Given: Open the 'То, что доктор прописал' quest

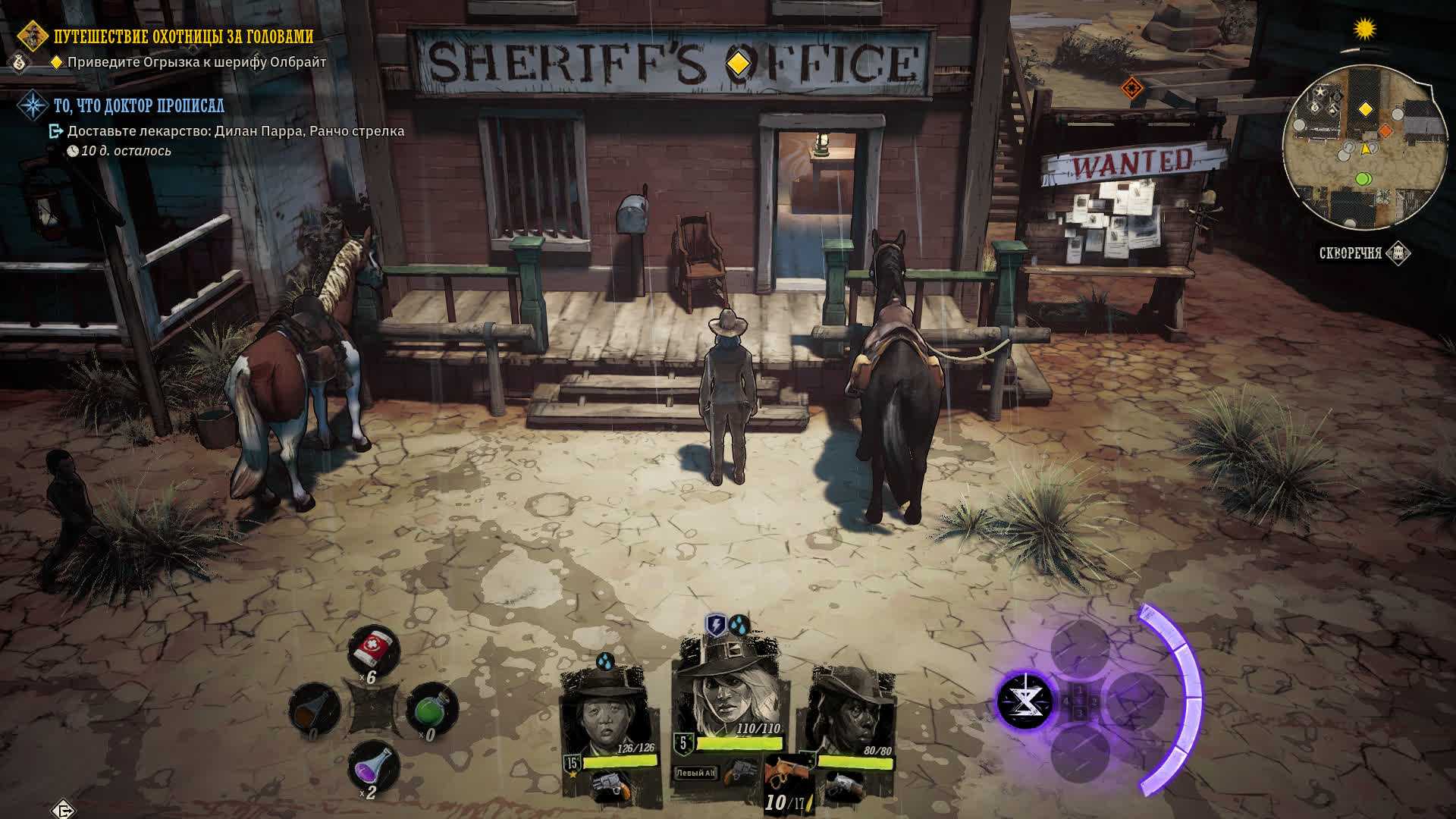Looking at the screenshot, I should (x=139, y=105).
